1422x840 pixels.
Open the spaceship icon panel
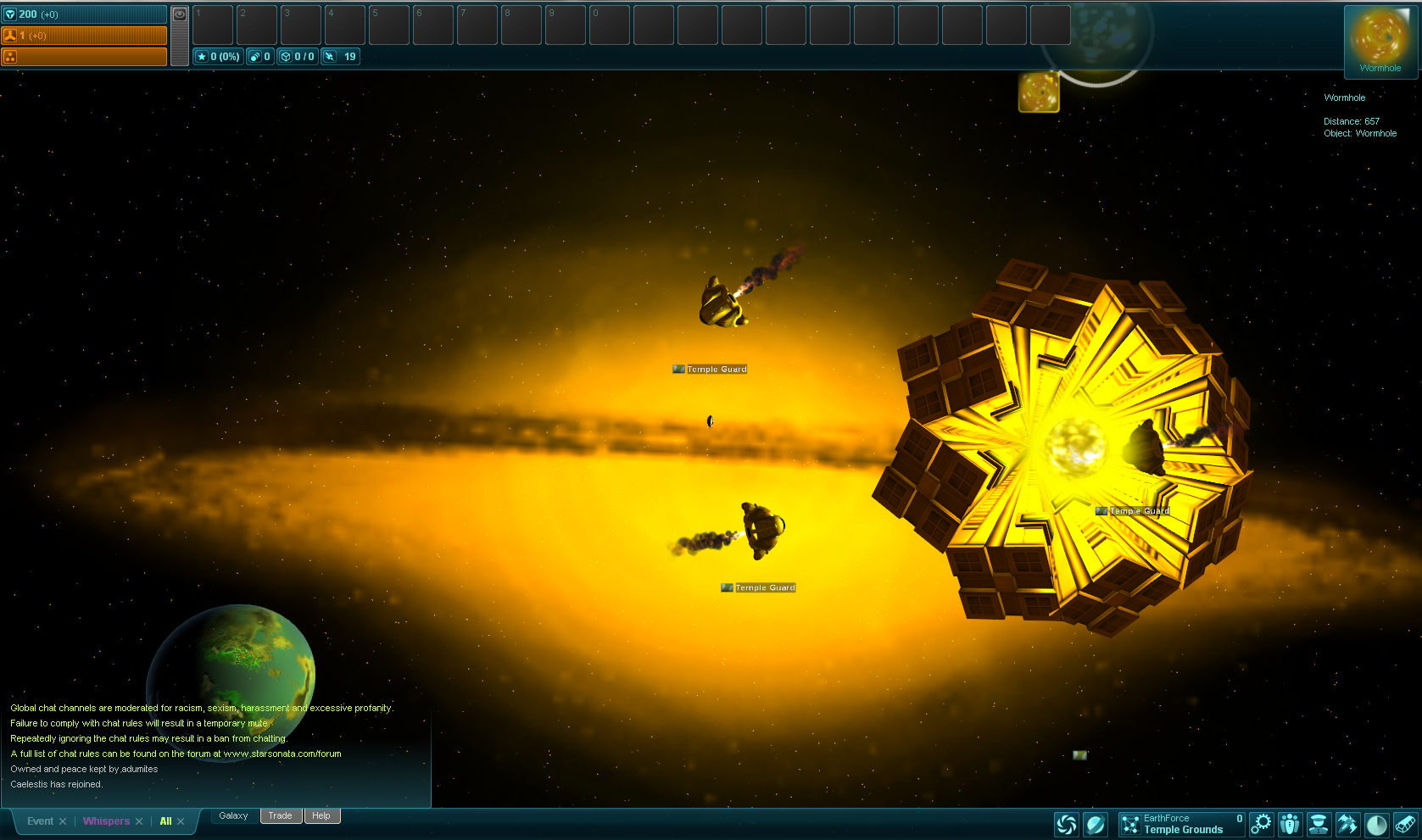click(1347, 824)
